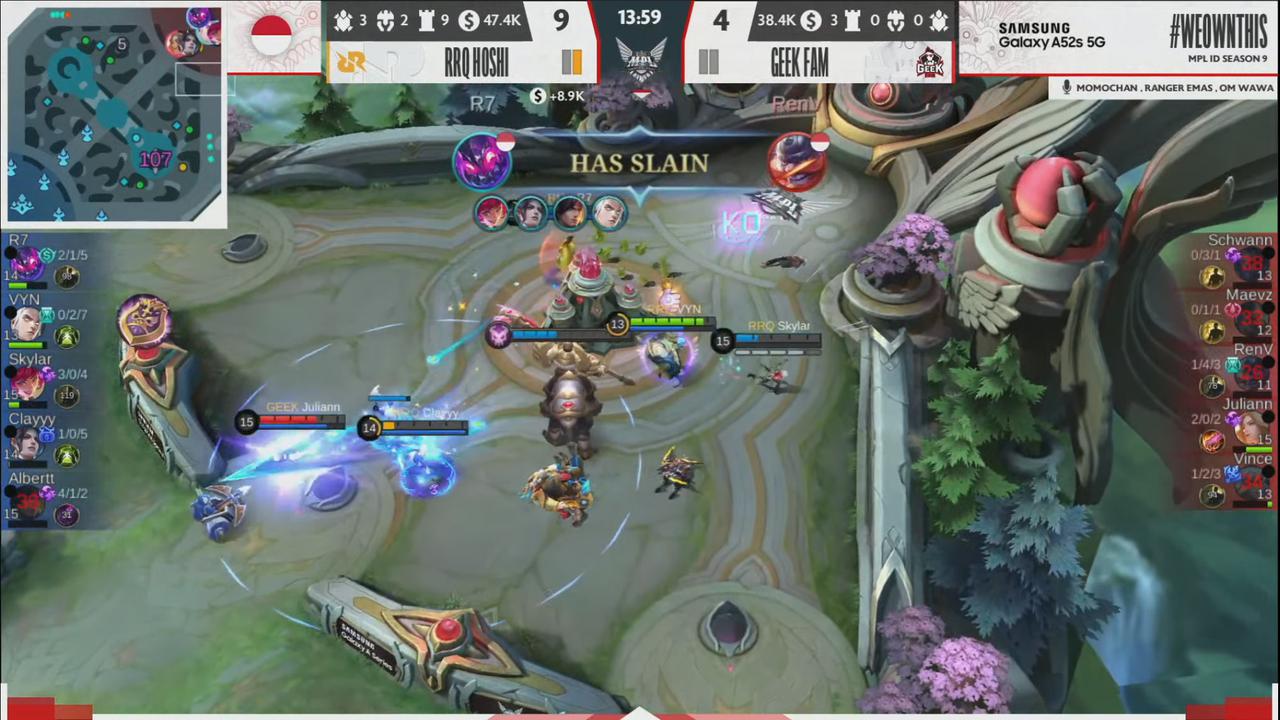Click the GEEK FAM team crest

929,60
